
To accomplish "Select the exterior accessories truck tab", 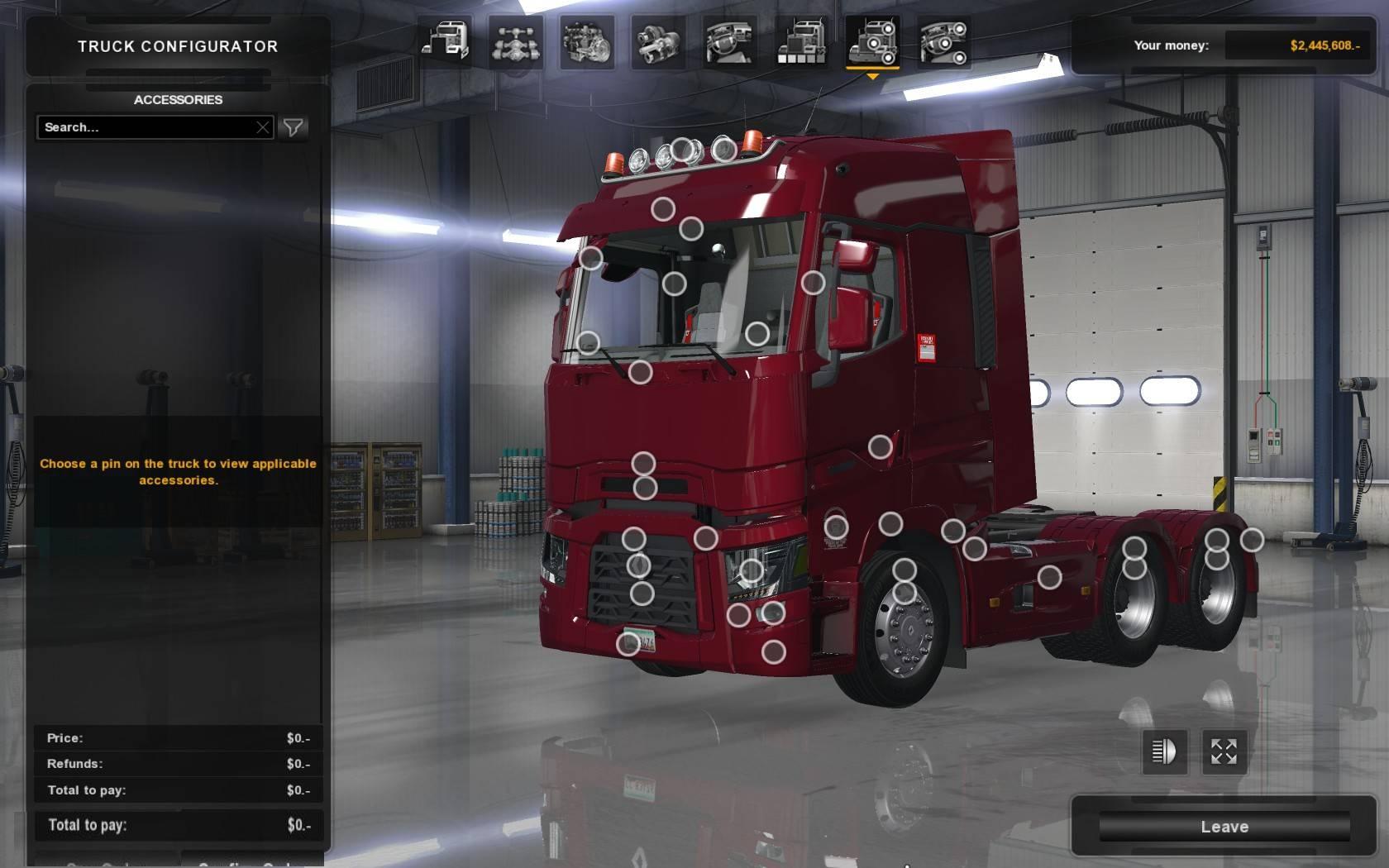I will tap(873, 42).
